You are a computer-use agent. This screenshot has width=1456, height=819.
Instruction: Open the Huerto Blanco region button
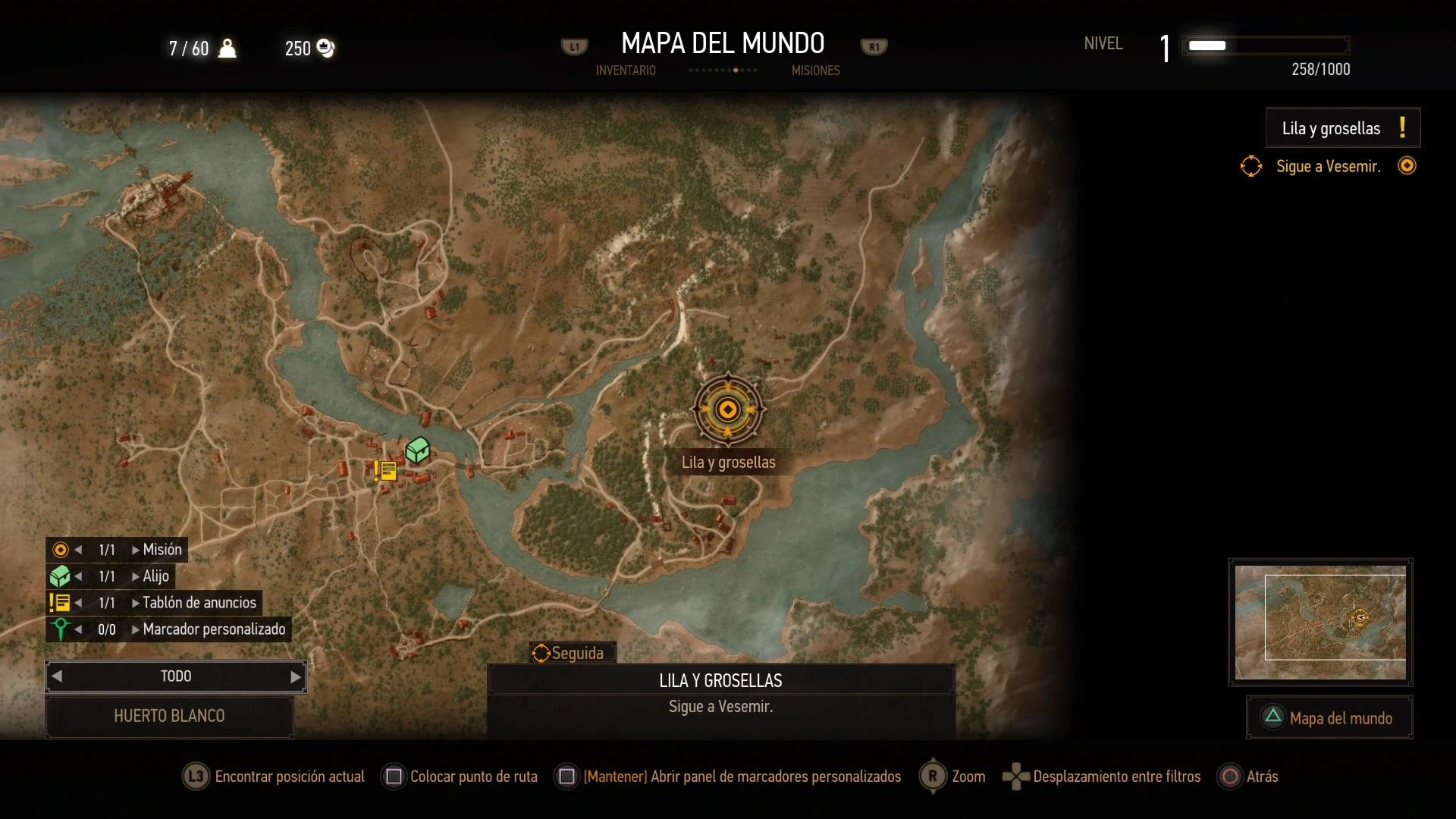pyautogui.click(x=169, y=716)
